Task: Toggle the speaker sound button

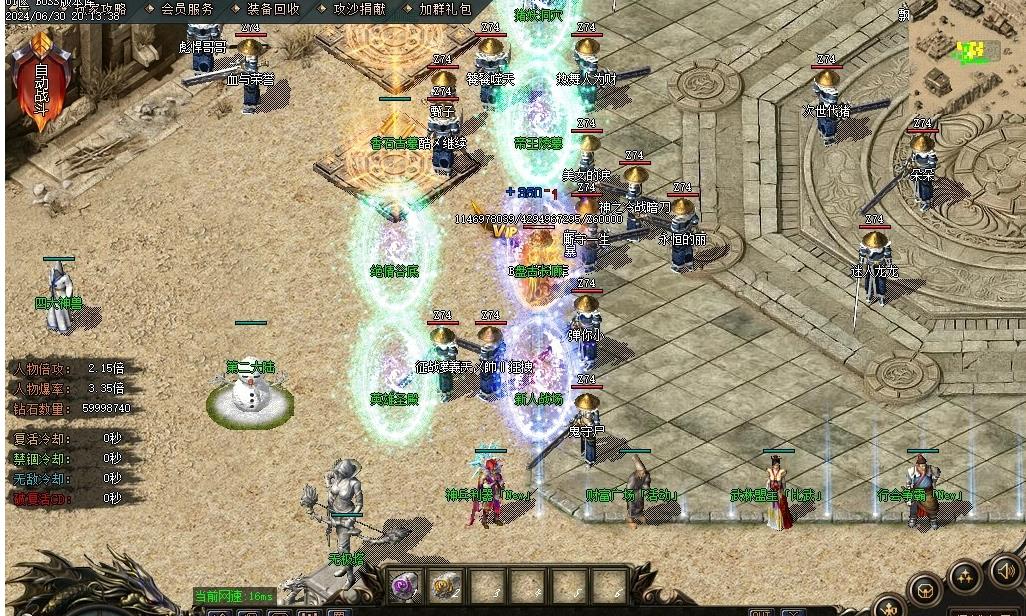Action: [x=1006, y=570]
